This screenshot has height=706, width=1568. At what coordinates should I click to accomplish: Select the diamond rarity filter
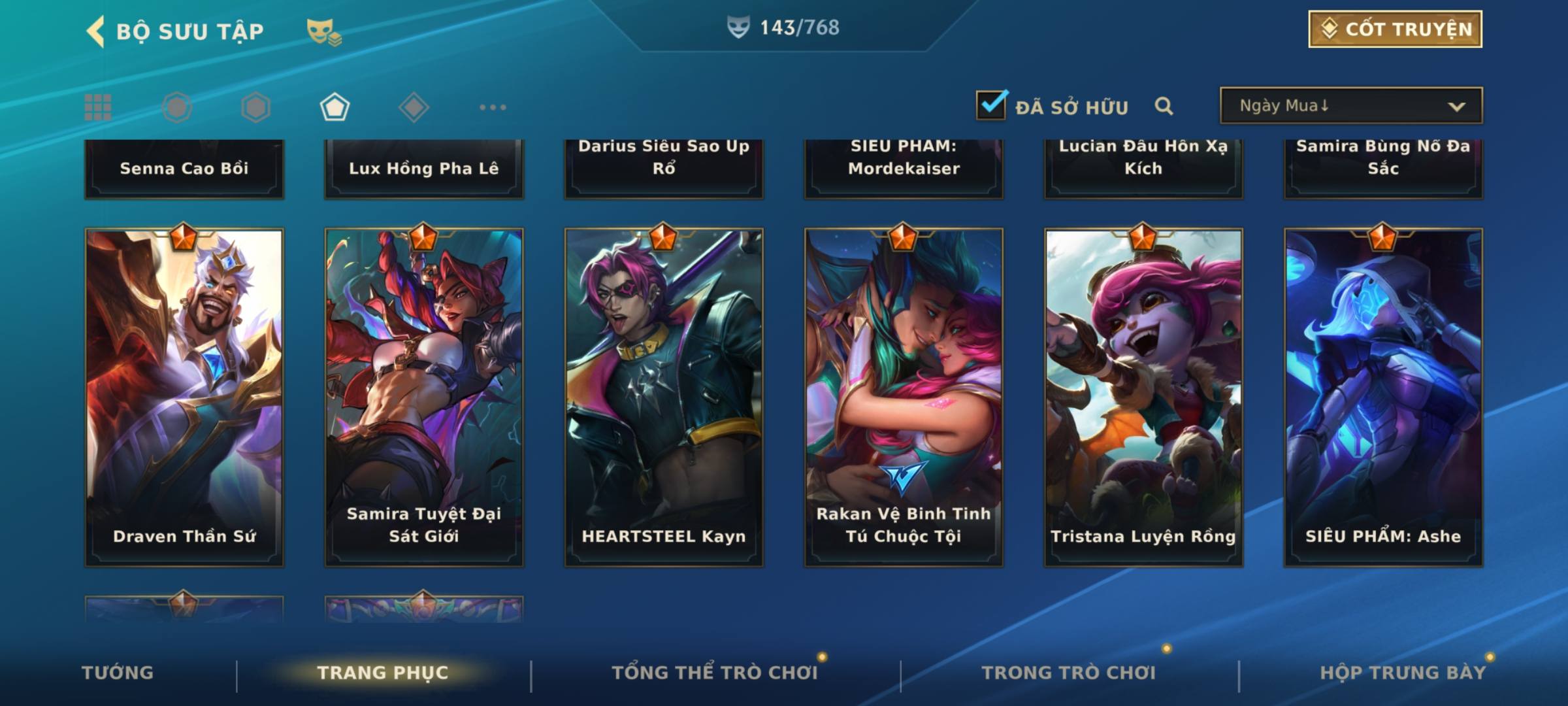point(414,107)
